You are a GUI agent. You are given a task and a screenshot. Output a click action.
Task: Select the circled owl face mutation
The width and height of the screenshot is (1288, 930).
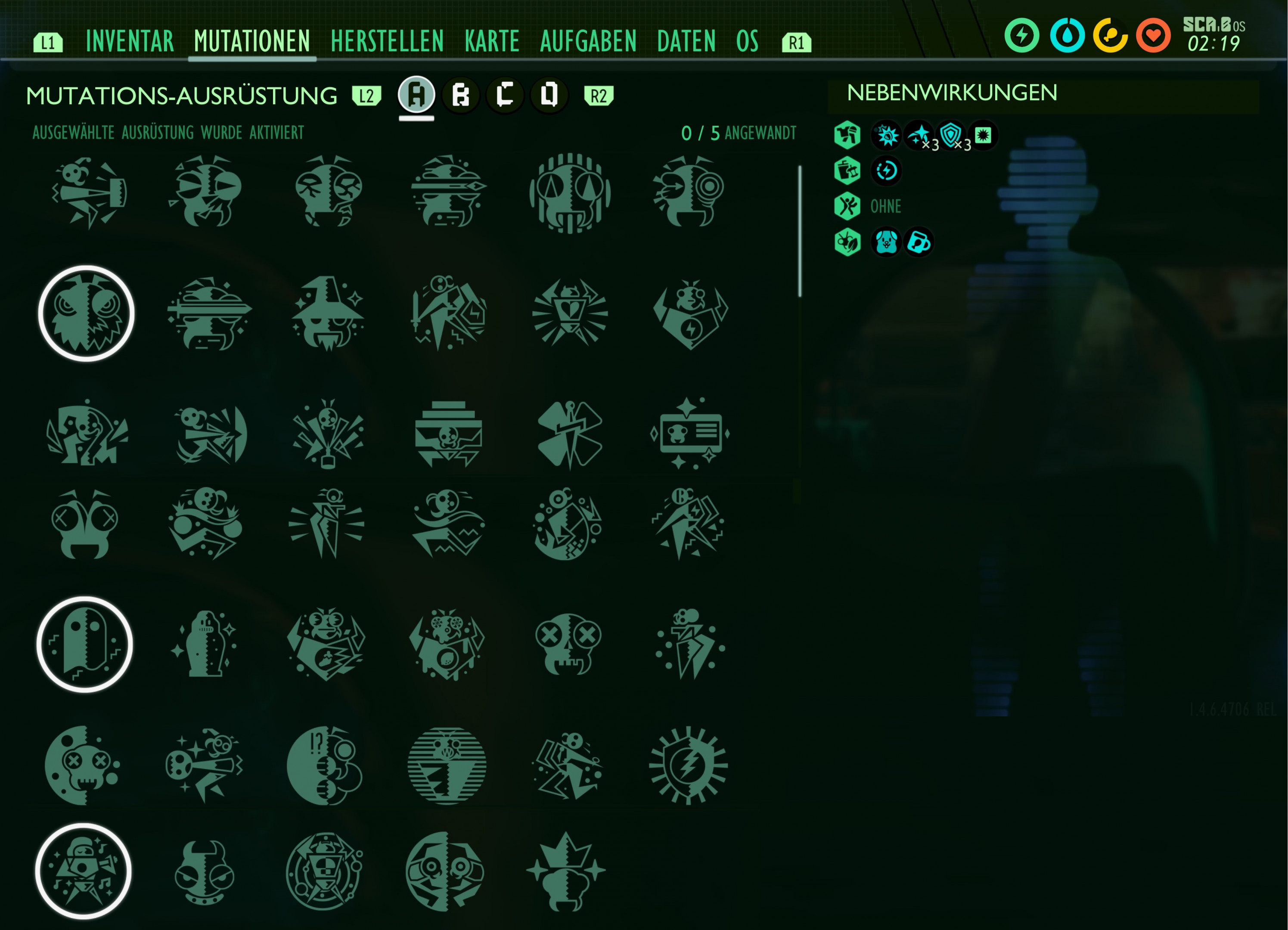pos(86,313)
